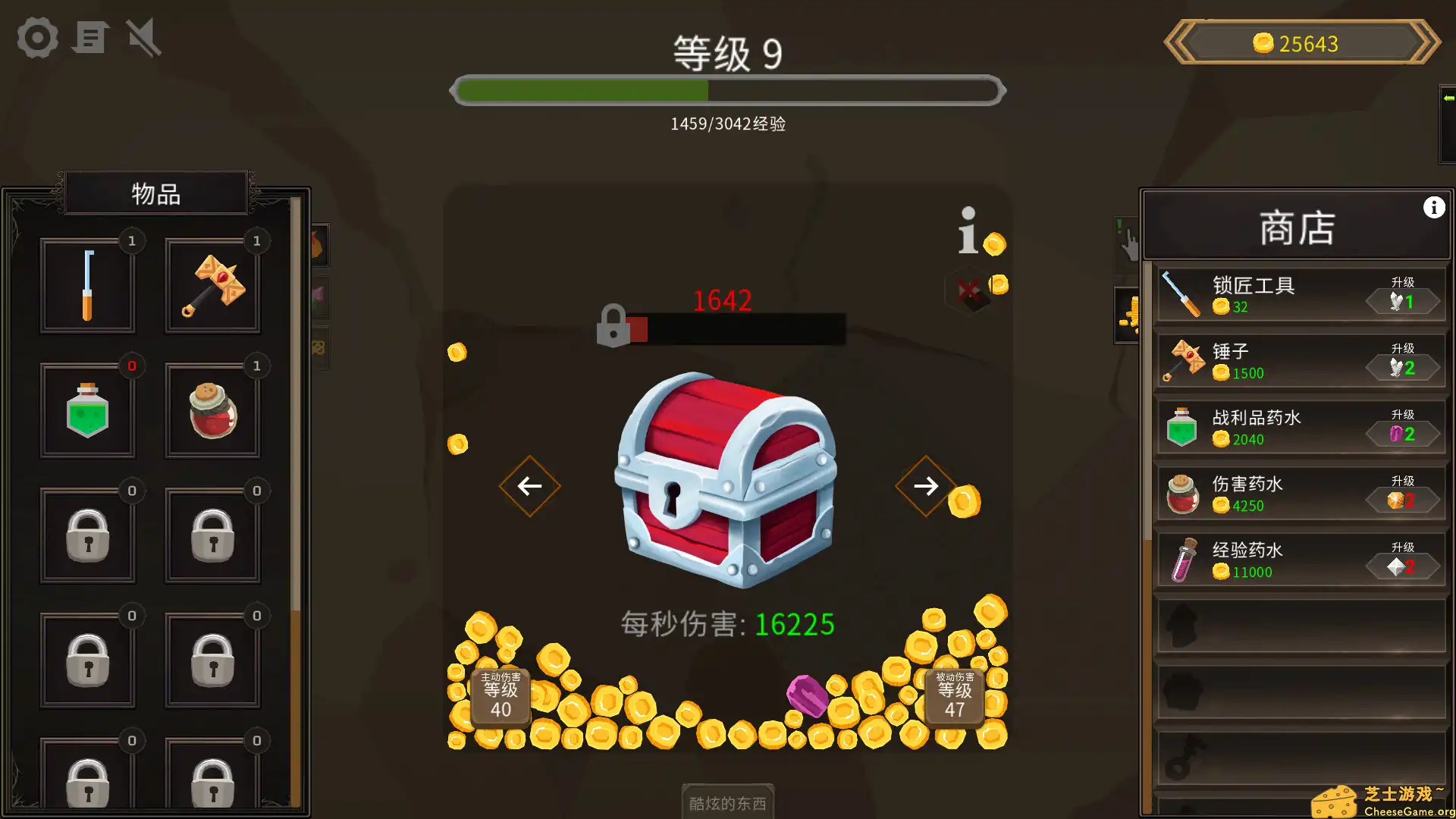Open the game settings gear
The height and width of the screenshot is (819, 1456).
click(36, 38)
